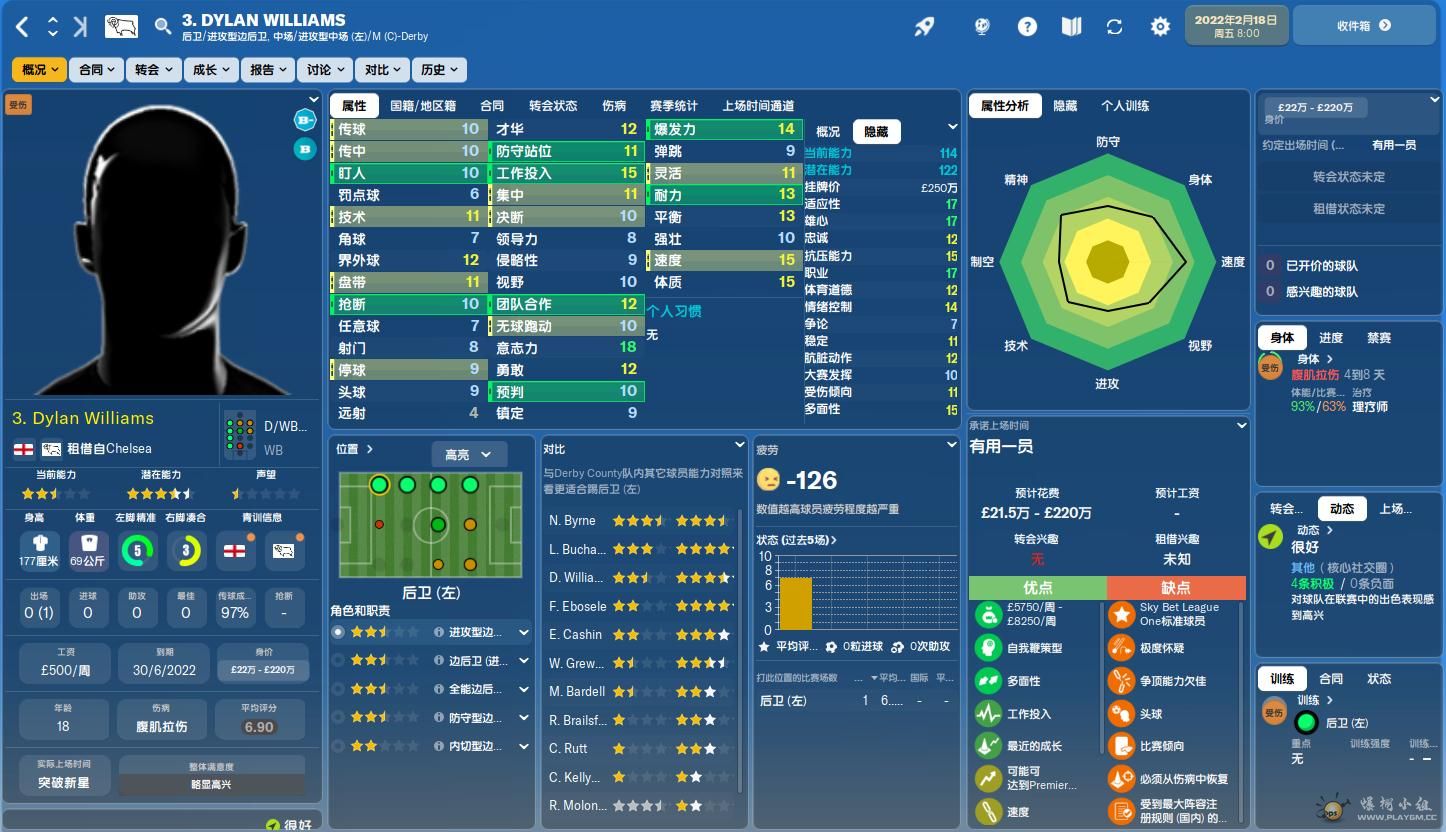Select the 转会状态 tab
Screen dimensions: 1446x832
[x=553, y=106]
